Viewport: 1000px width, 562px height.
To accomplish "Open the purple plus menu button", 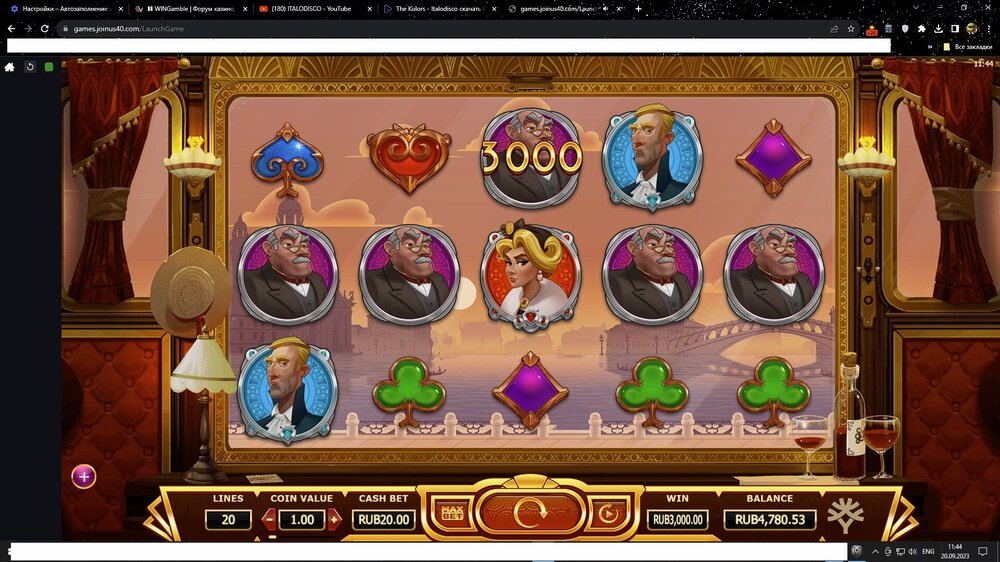I will (x=84, y=476).
